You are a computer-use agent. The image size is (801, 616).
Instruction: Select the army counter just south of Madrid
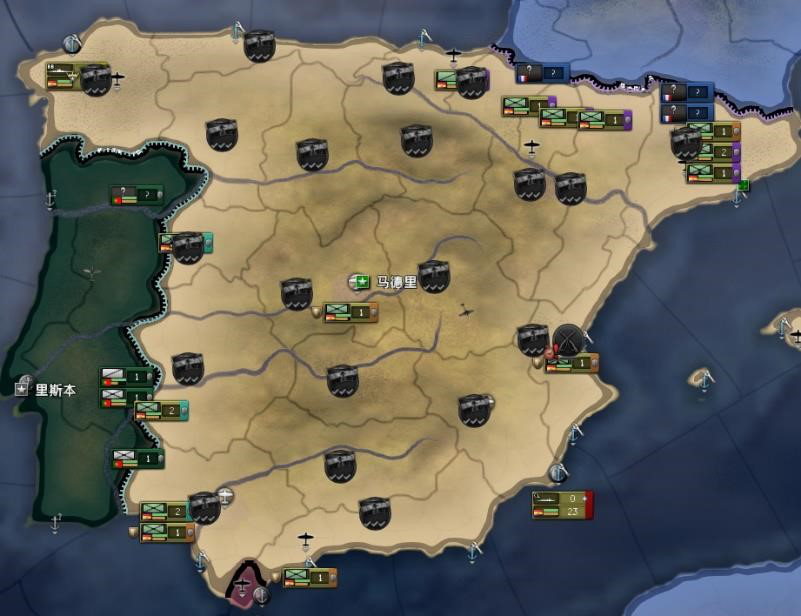(x=350, y=313)
